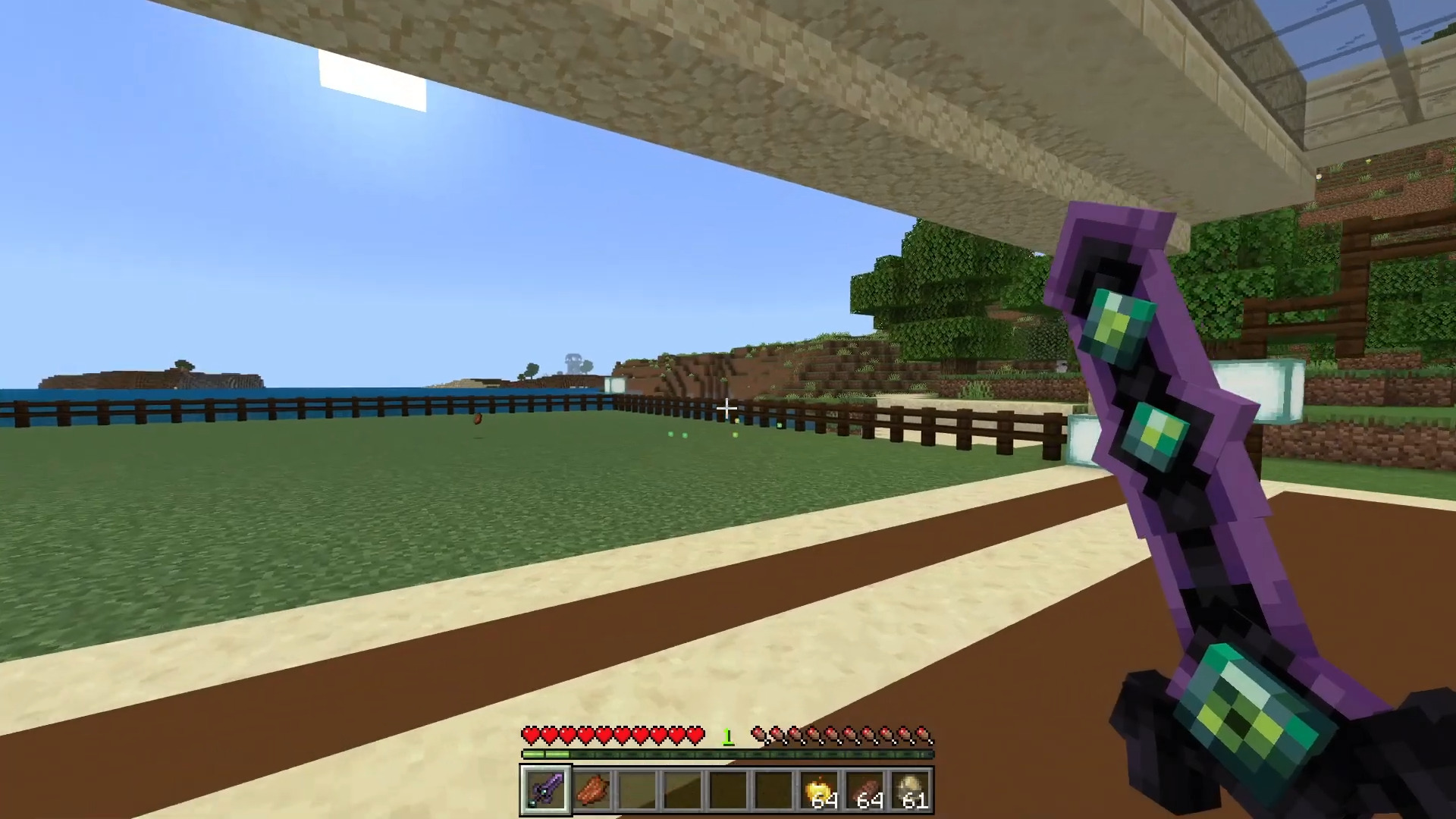This screenshot has width=1456, height=819.
Task: Click the experience progress bar
Action: tap(728, 755)
